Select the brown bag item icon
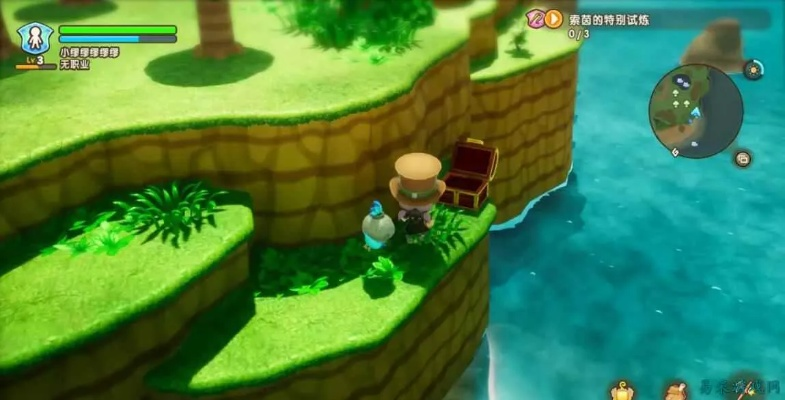Image resolution: width=785 pixels, height=400 pixels. pyautogui.click(x=678, y=391)
